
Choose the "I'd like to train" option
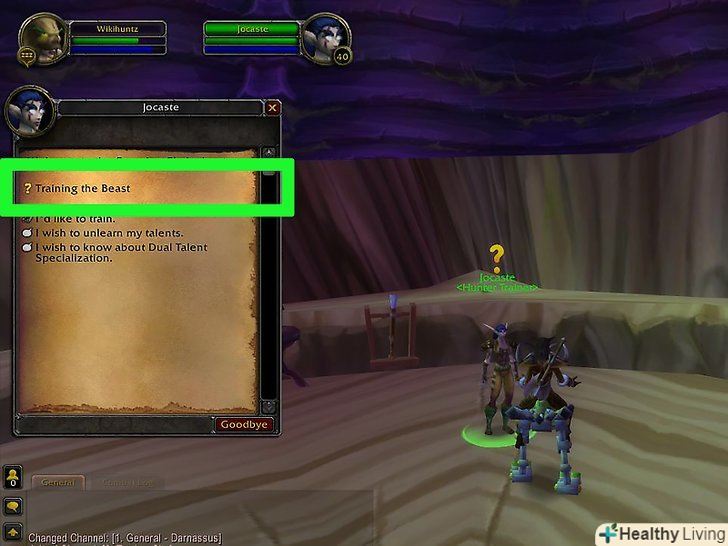click(x=75, y=219)
